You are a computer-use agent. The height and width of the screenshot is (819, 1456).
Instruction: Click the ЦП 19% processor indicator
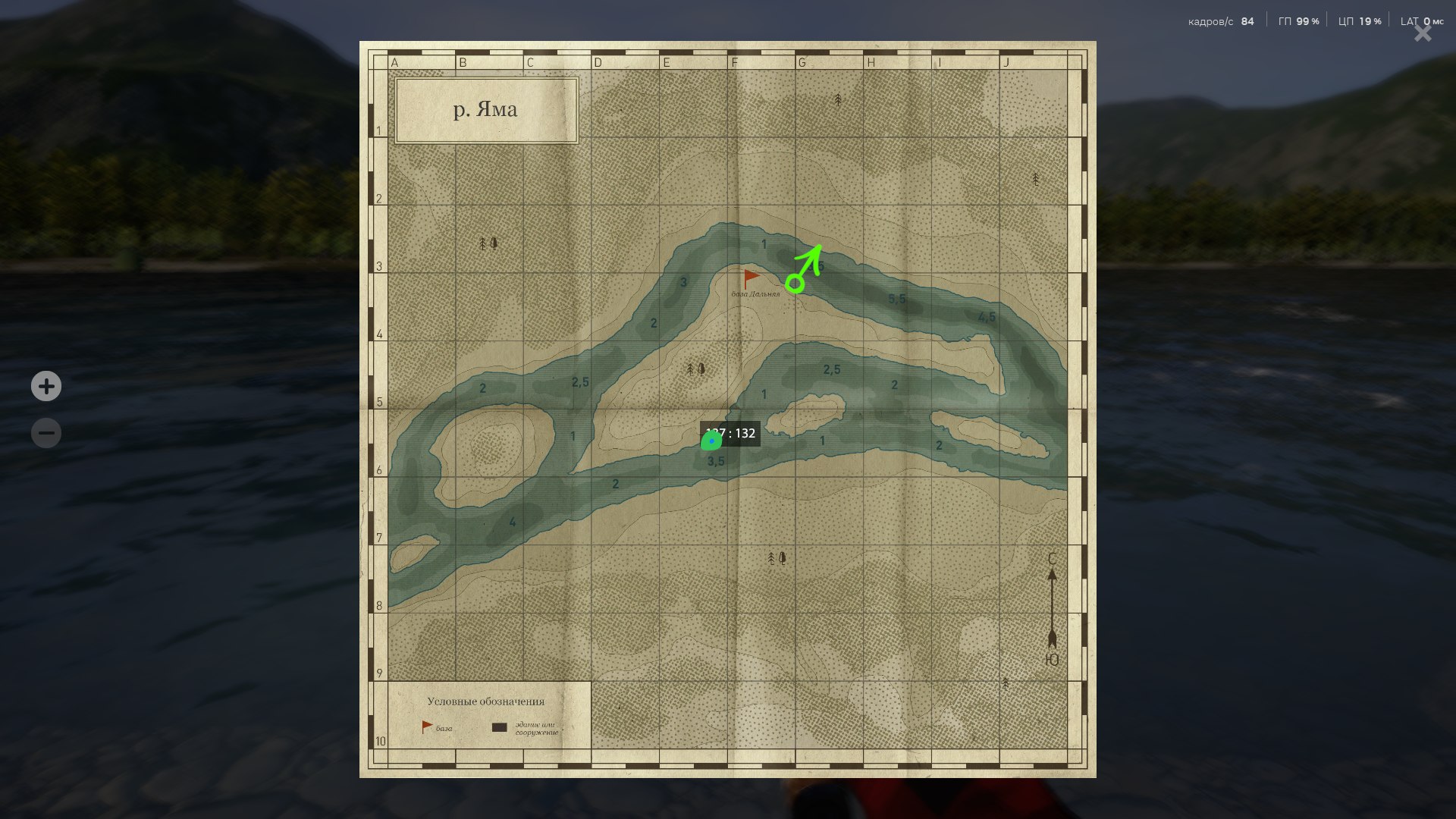click(1357, 20)
